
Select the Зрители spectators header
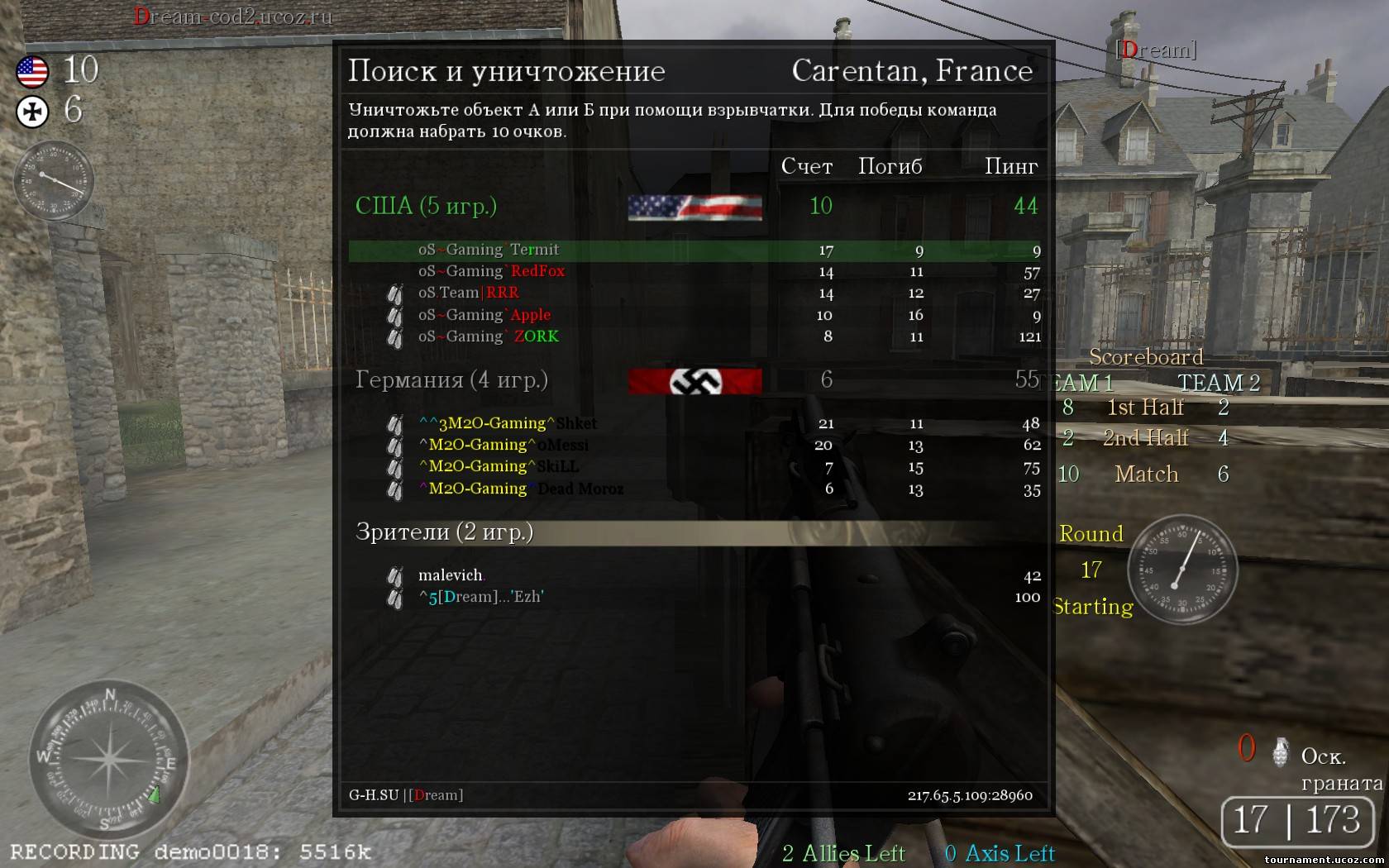445,532
